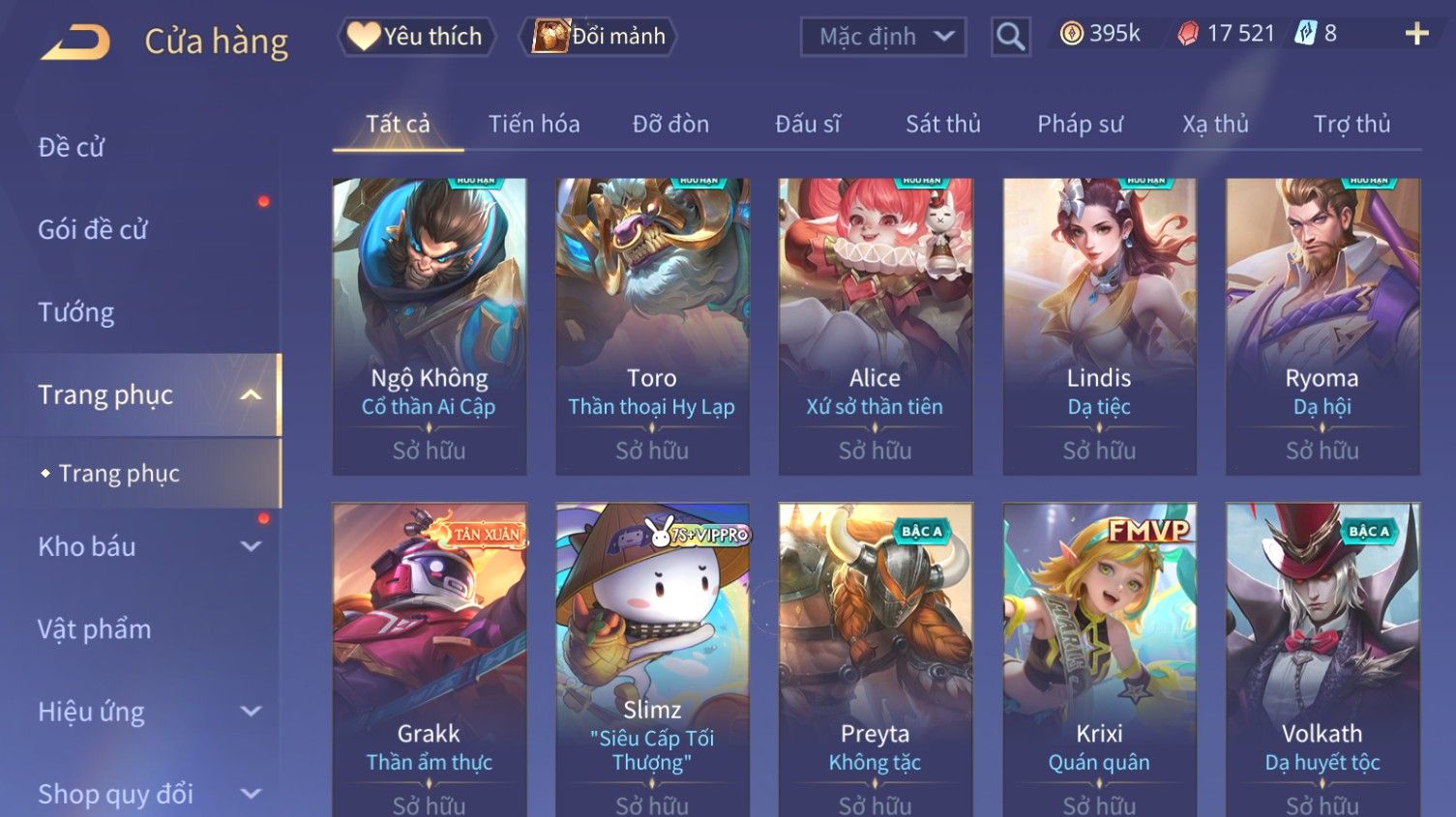
Task: Select the Ngộ Không Cổ thần Ai Cập skin
Action: click(430, 325)
